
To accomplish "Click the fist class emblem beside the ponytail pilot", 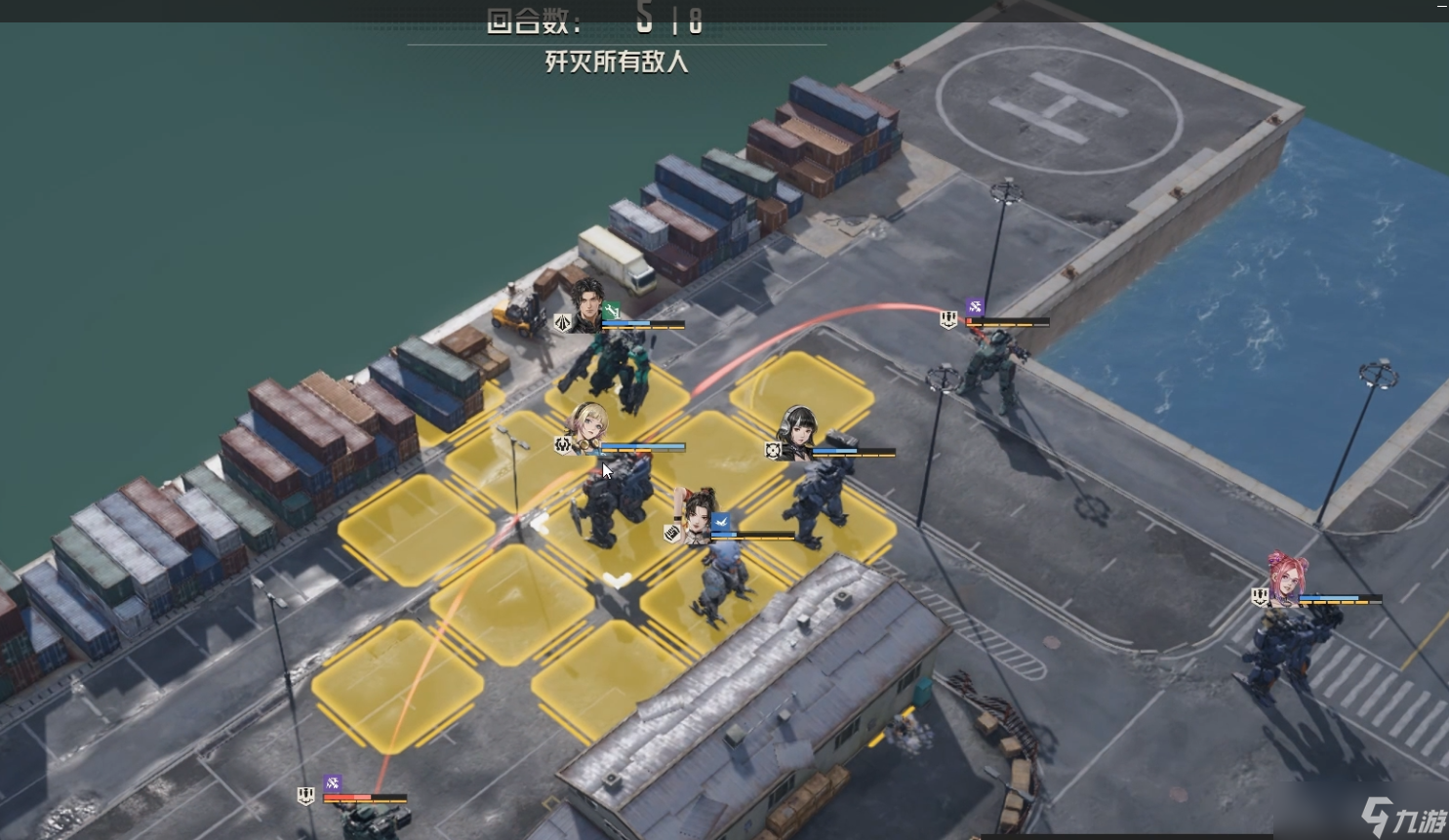I will click(673, 534).
